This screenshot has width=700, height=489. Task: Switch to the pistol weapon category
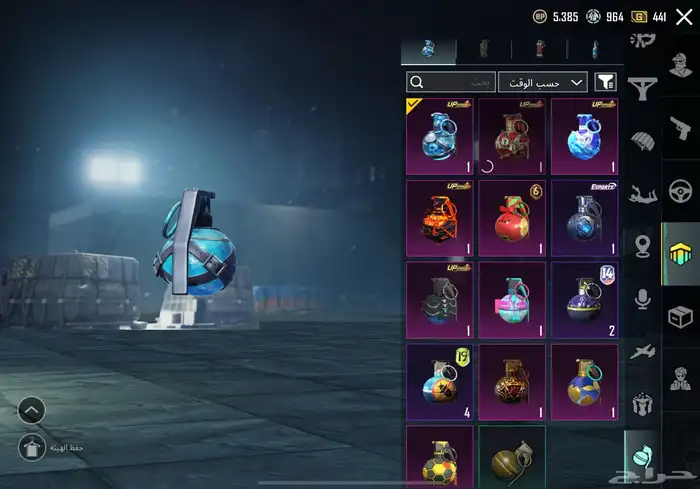pos(681,128)
